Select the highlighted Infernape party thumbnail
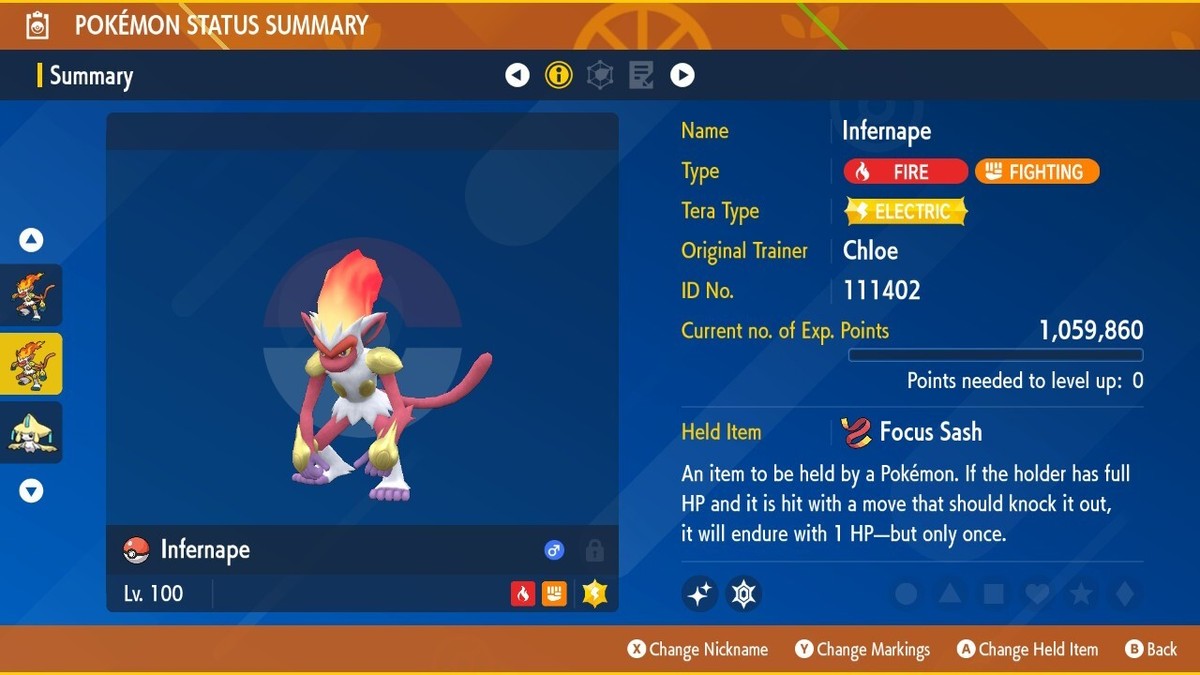1200x675 pixels. (x=32, y=364)
